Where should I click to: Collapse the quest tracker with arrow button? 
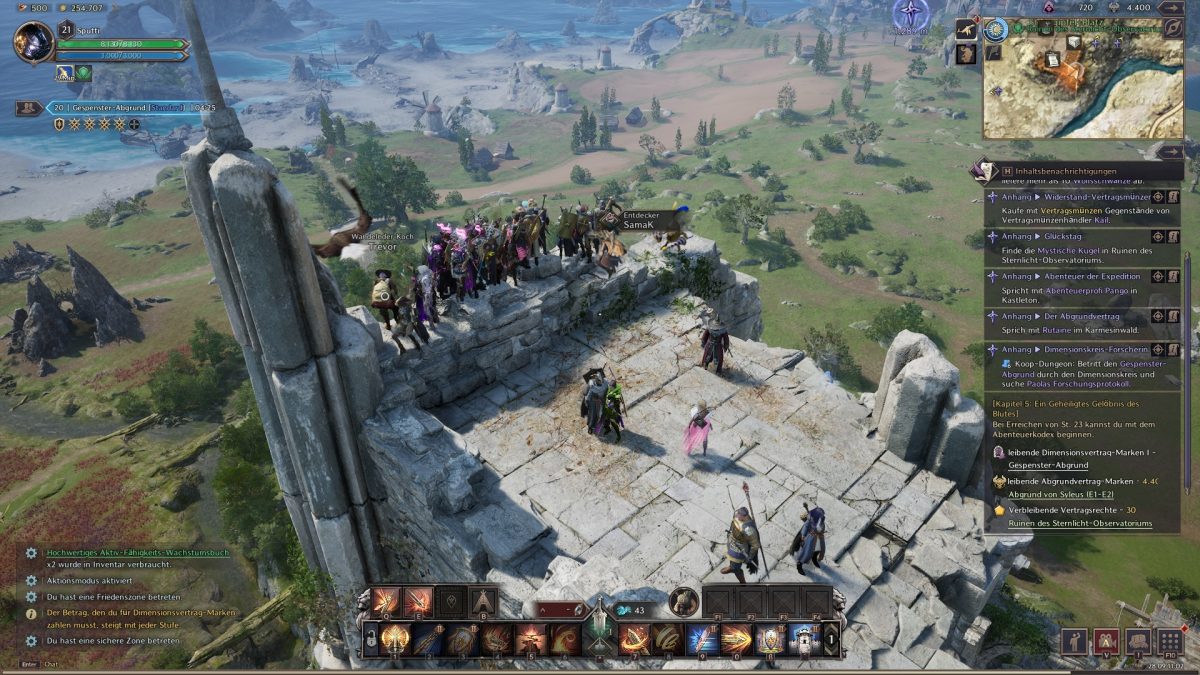[x=1170, y=151]
